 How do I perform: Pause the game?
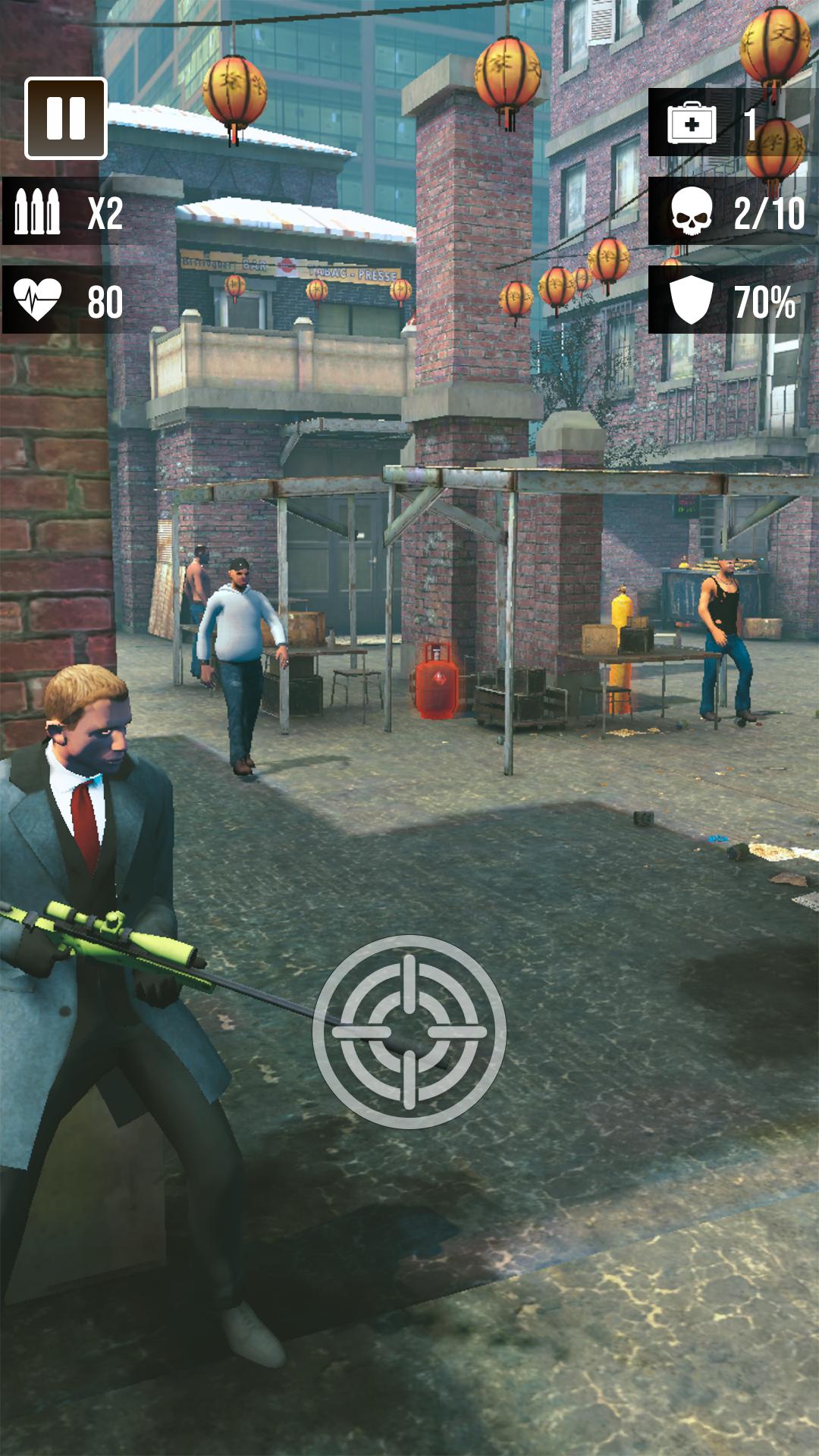pos(66,118)
